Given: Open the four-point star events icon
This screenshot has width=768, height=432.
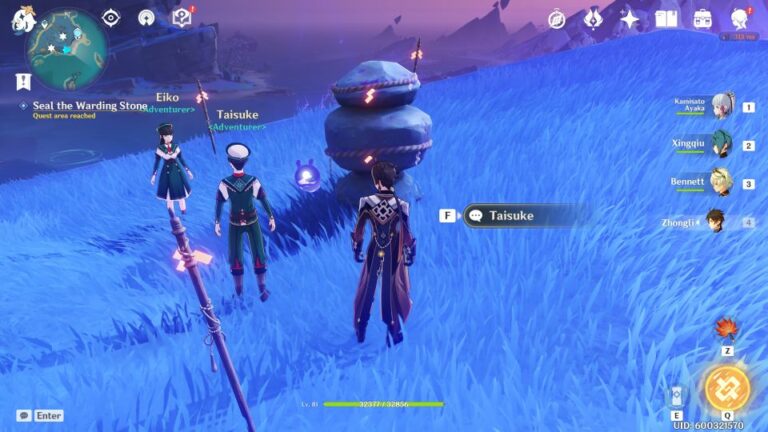Looking at the screenshot, I should tap(629, 19).
